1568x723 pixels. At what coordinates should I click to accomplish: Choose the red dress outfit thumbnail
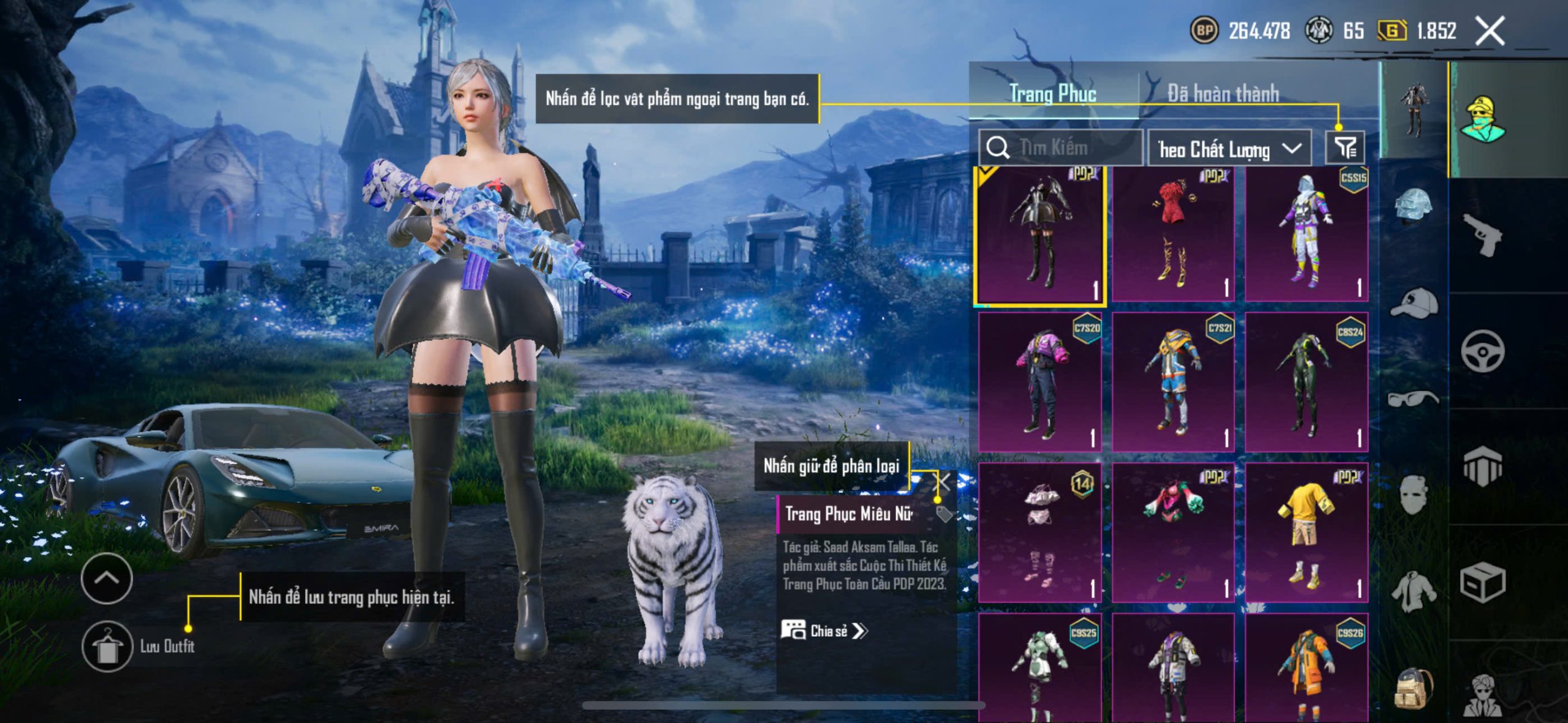point(1172,236)
